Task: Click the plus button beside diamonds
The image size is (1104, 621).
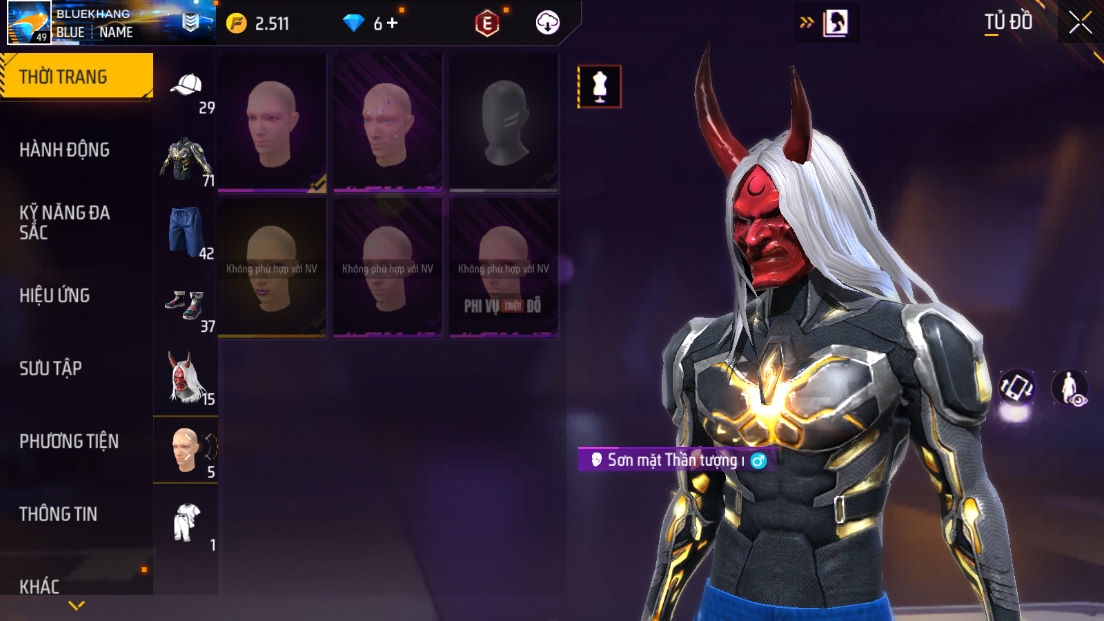Action: pyautogui.click(x=391, y=23)
